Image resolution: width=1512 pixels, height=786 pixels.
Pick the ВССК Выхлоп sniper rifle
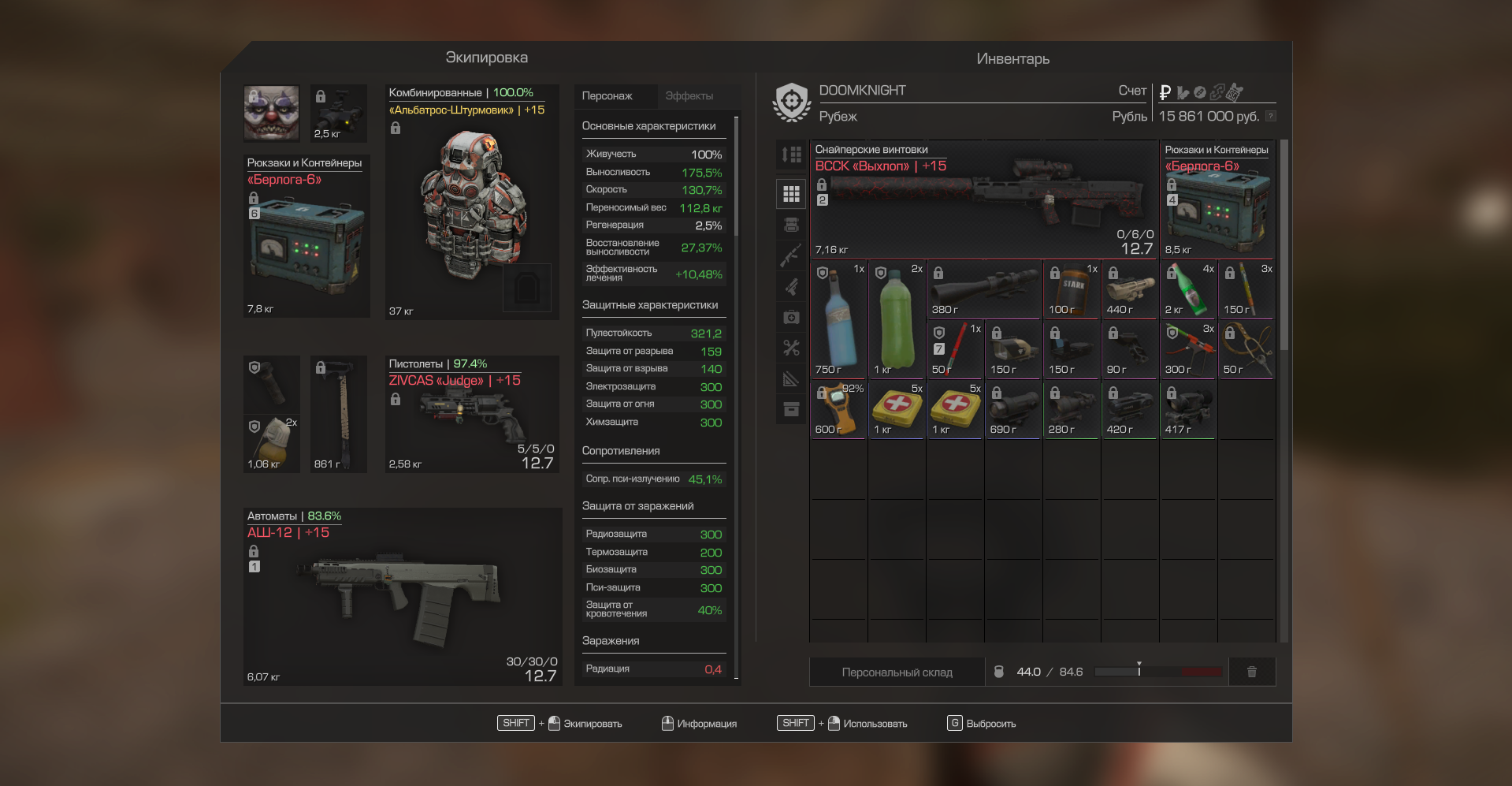pos(983,199)
